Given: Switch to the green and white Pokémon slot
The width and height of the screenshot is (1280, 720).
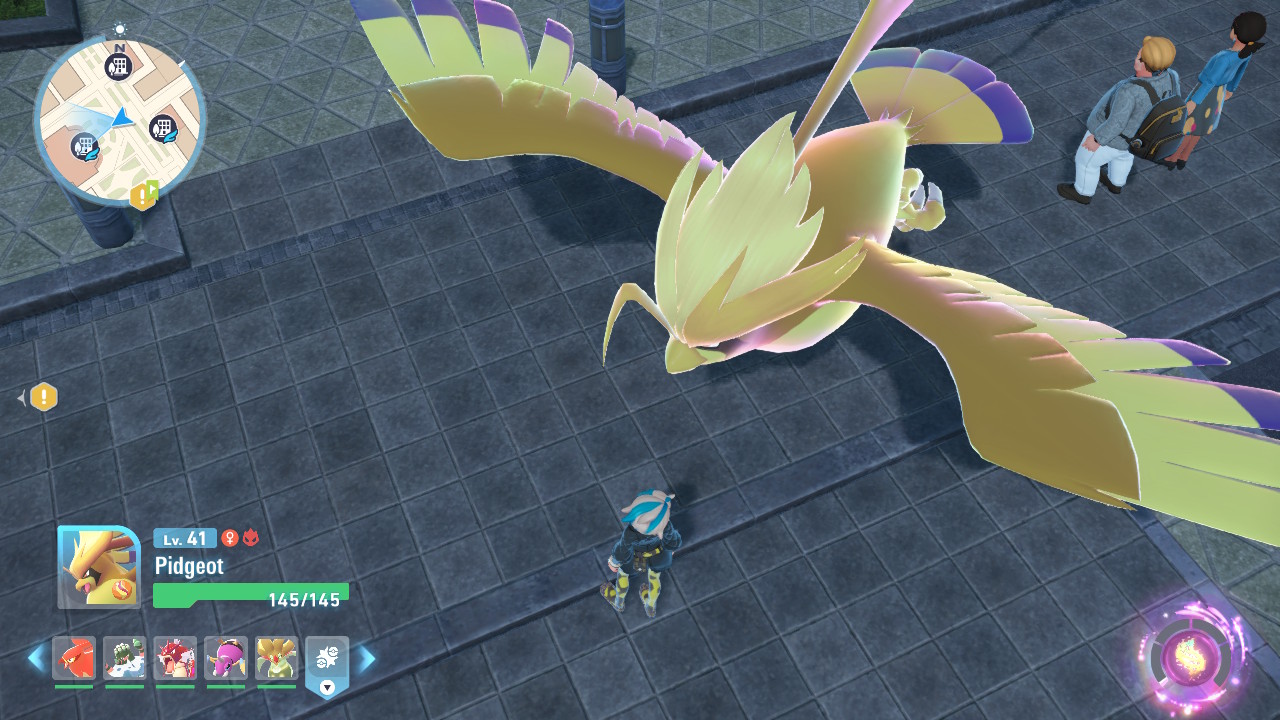Looking at the screenshot, I should click(x=124, y=658).
